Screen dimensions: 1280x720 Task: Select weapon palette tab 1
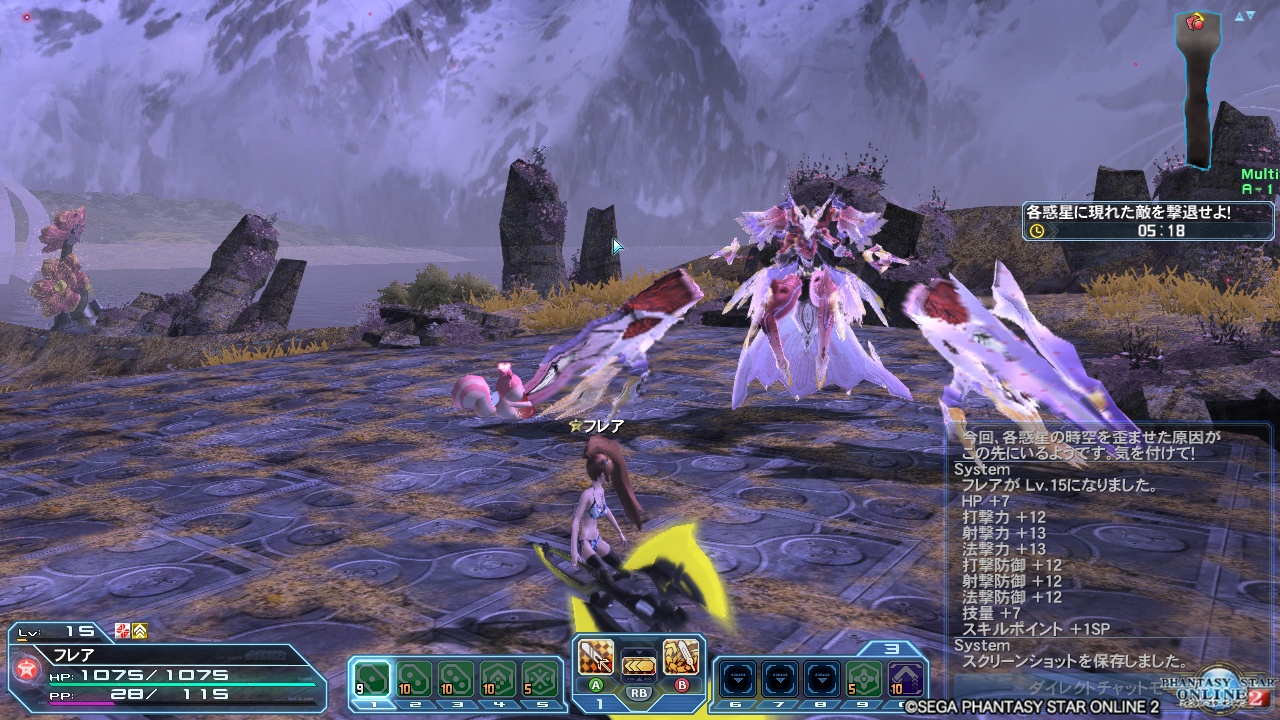click(600, 703)
